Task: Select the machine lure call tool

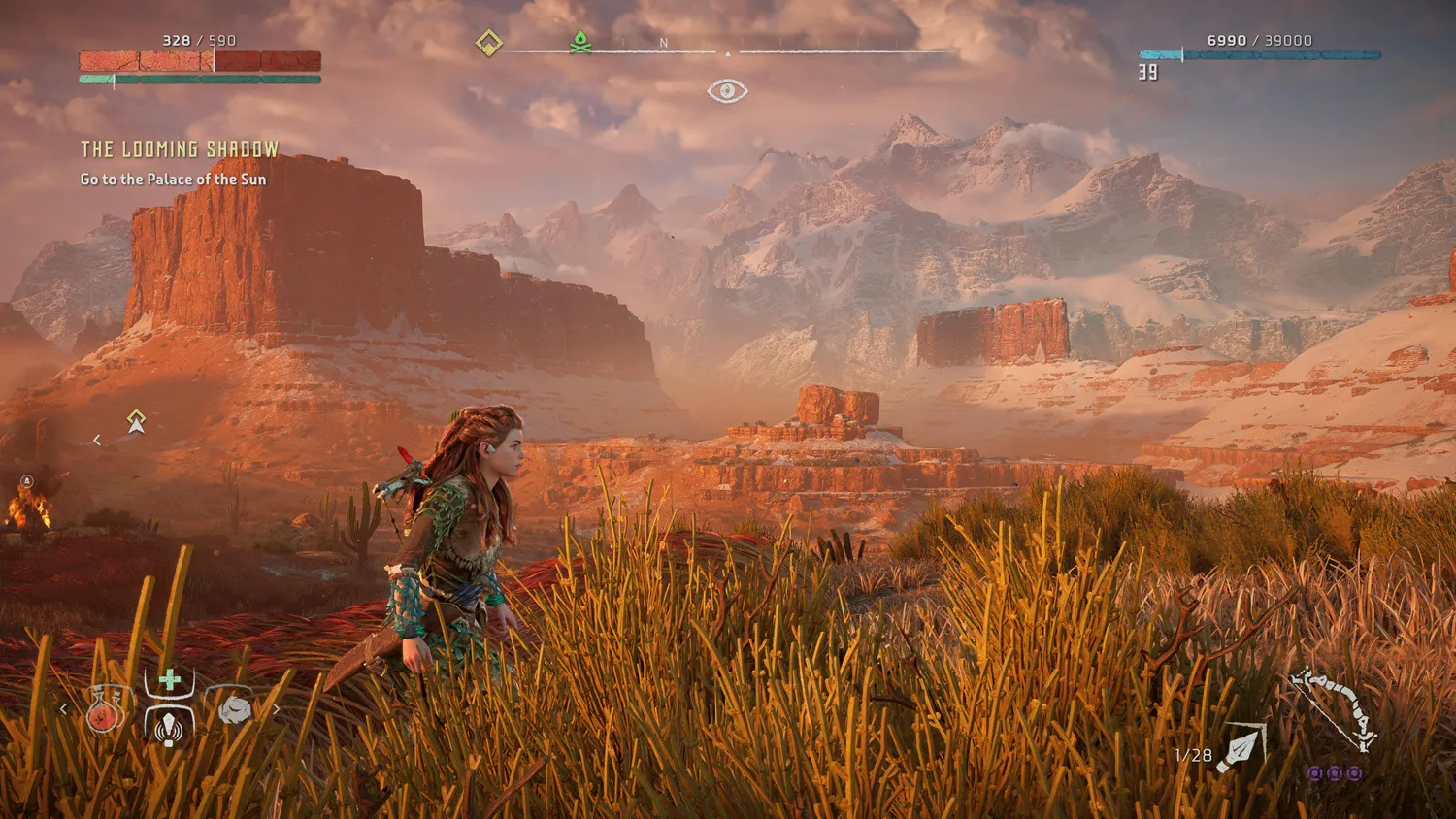Action: point(170,724)
